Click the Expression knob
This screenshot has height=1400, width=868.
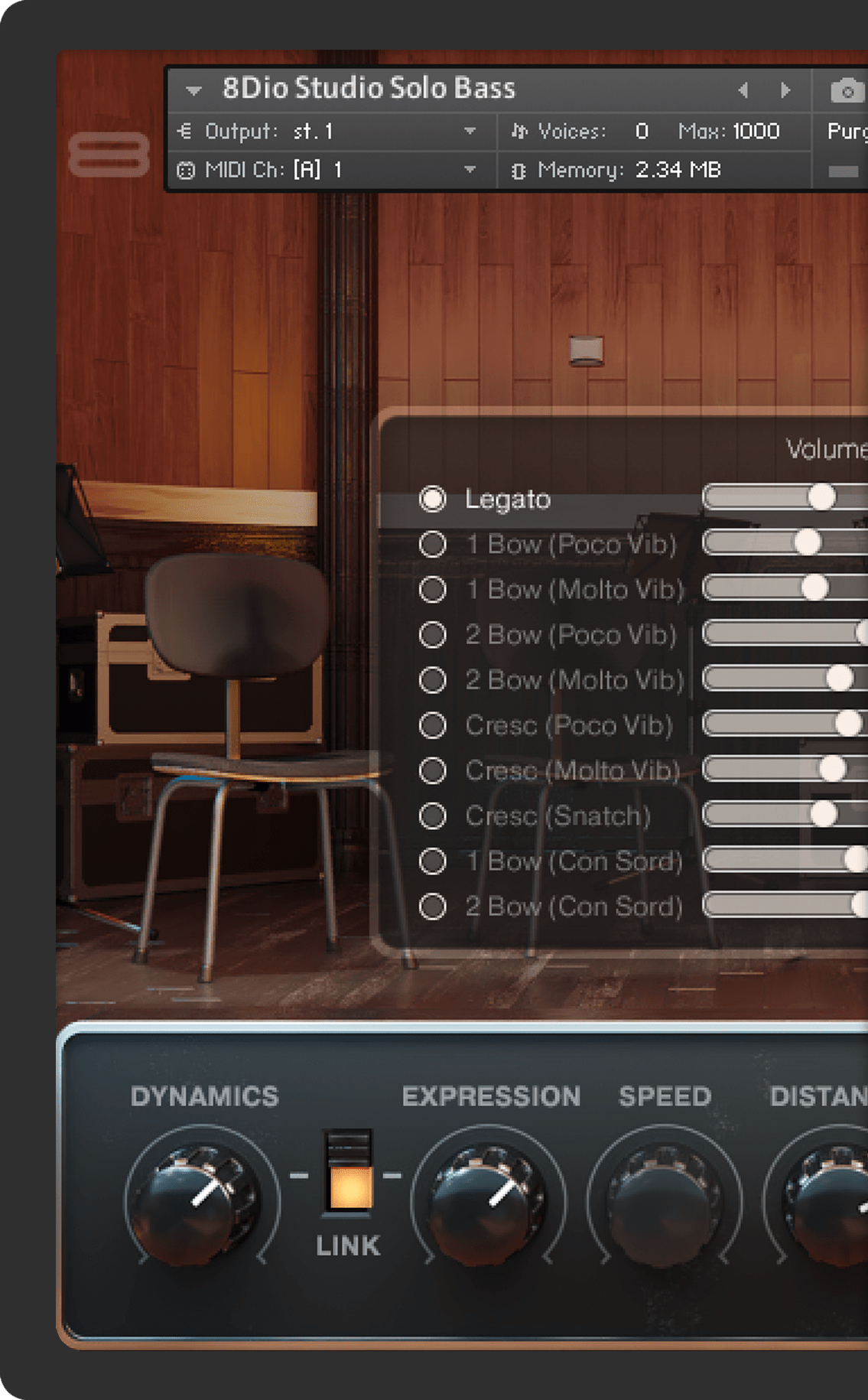coord(488,1197)
